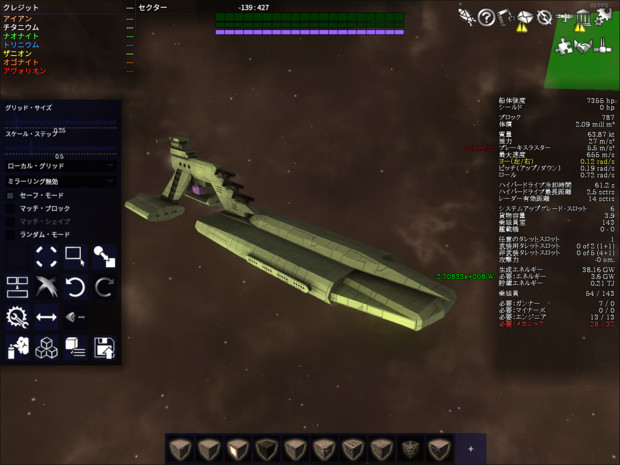
Task: Save the ship design with the floppy disk icon
Action: tap(104, 348)
